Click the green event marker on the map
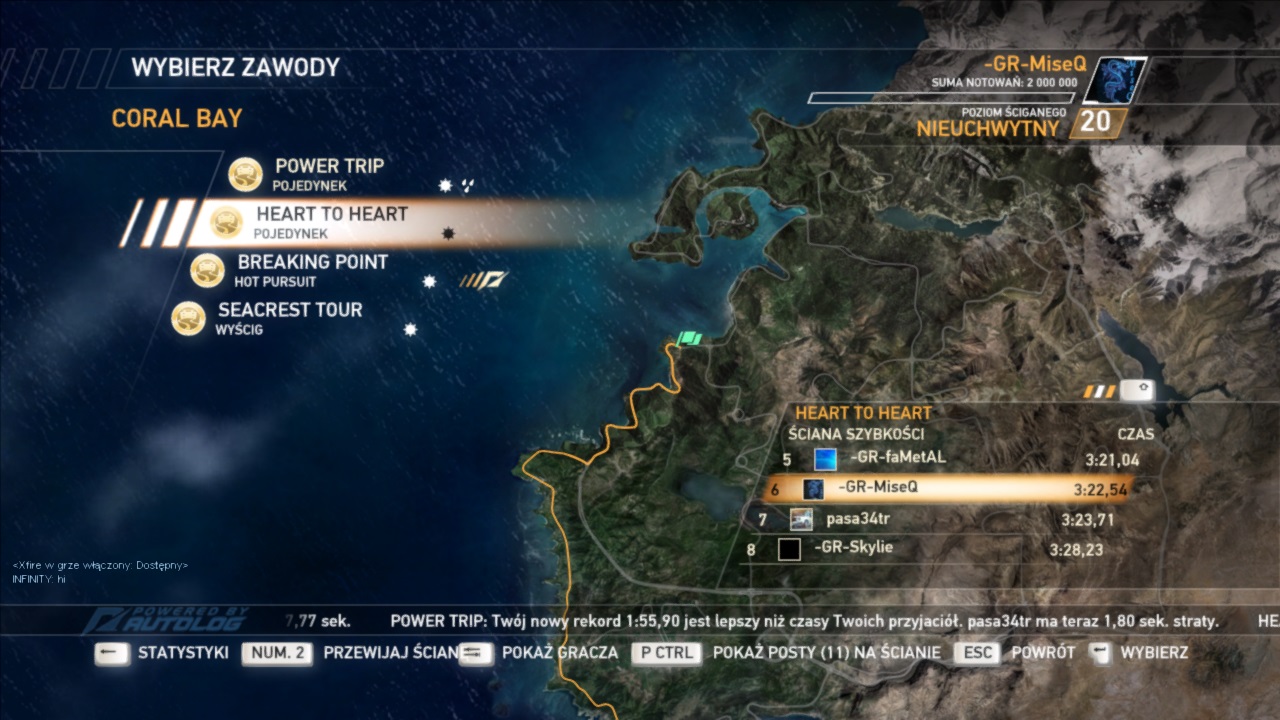The image size is (1280, 720). coord(689,340)
